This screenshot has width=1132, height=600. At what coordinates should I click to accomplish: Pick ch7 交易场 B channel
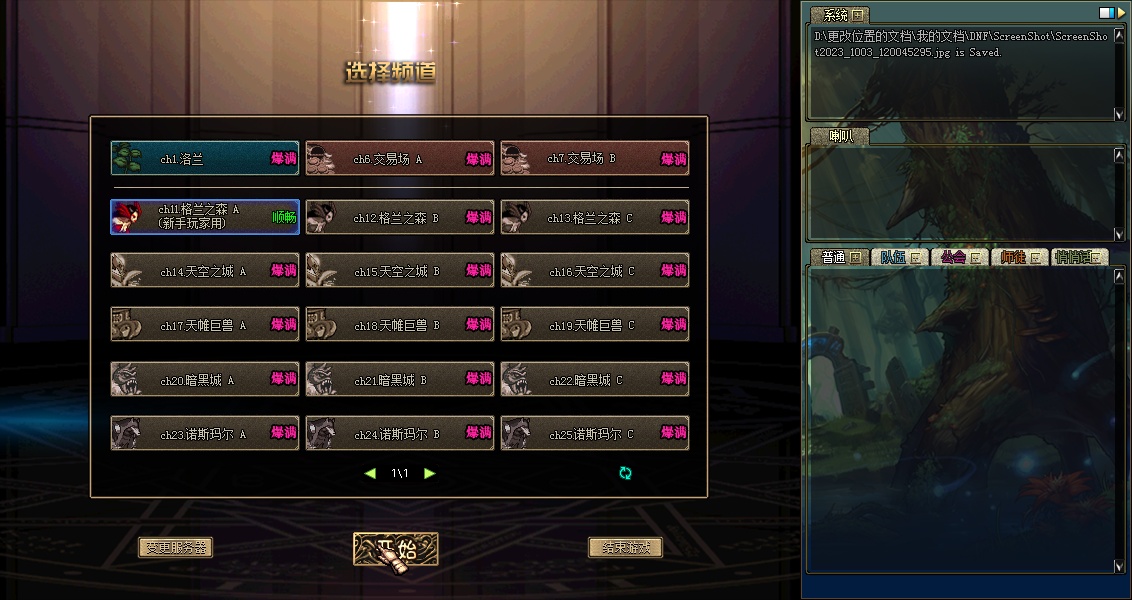594,159
